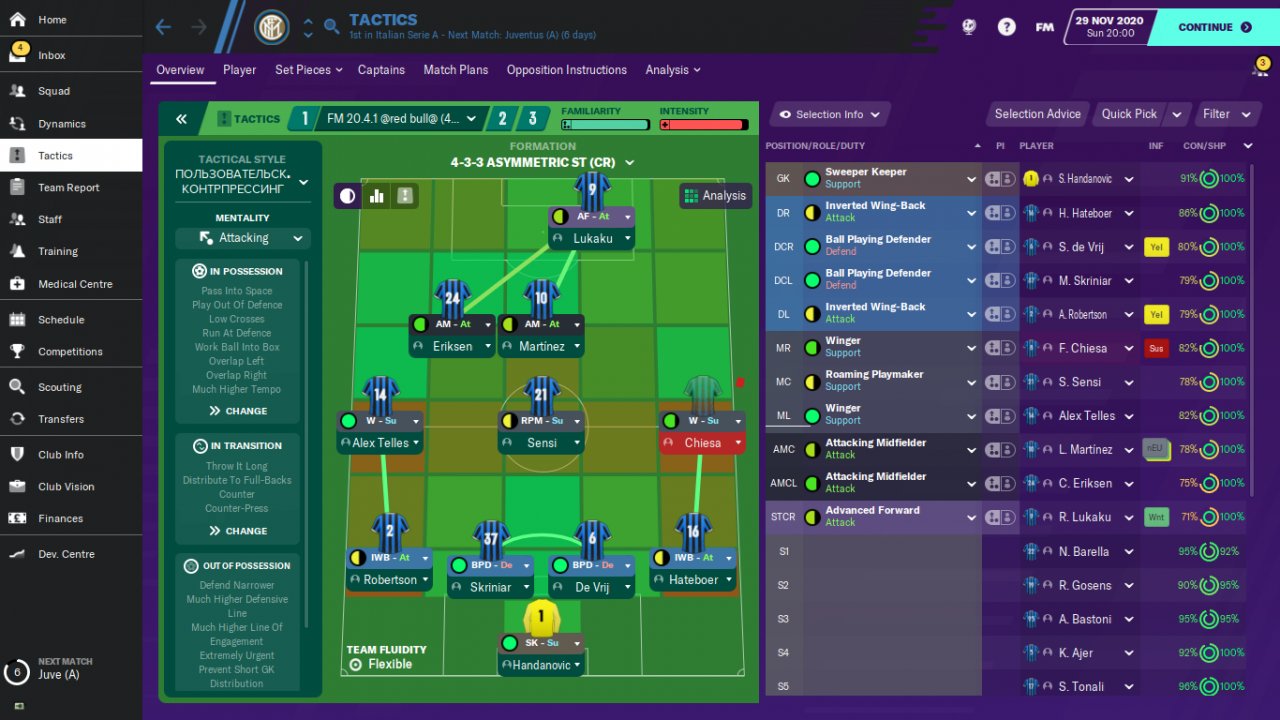Switch to the Set Pieces tab
The image size is (1280, 720).
click(x=308, y=70)
